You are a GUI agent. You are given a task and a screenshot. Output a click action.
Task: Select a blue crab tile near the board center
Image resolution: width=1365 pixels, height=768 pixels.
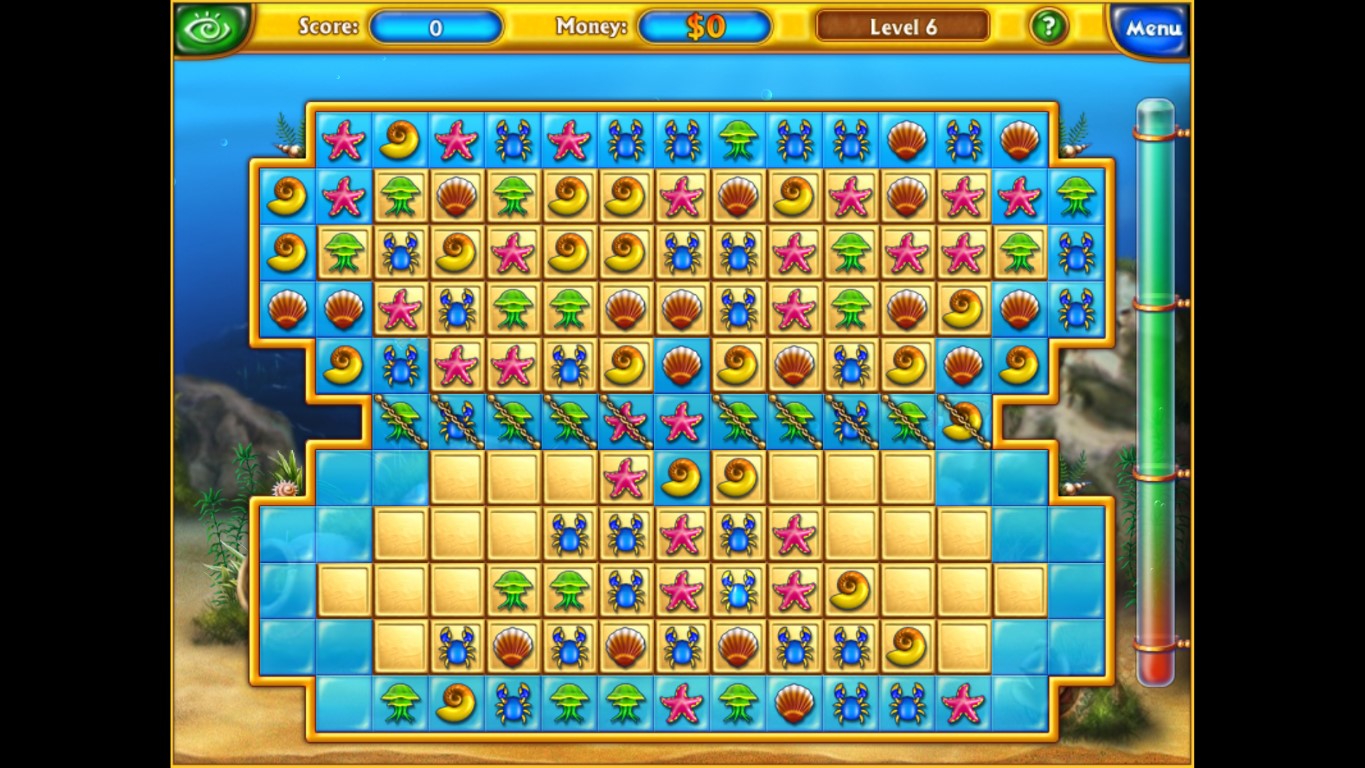tap(626, 535)
